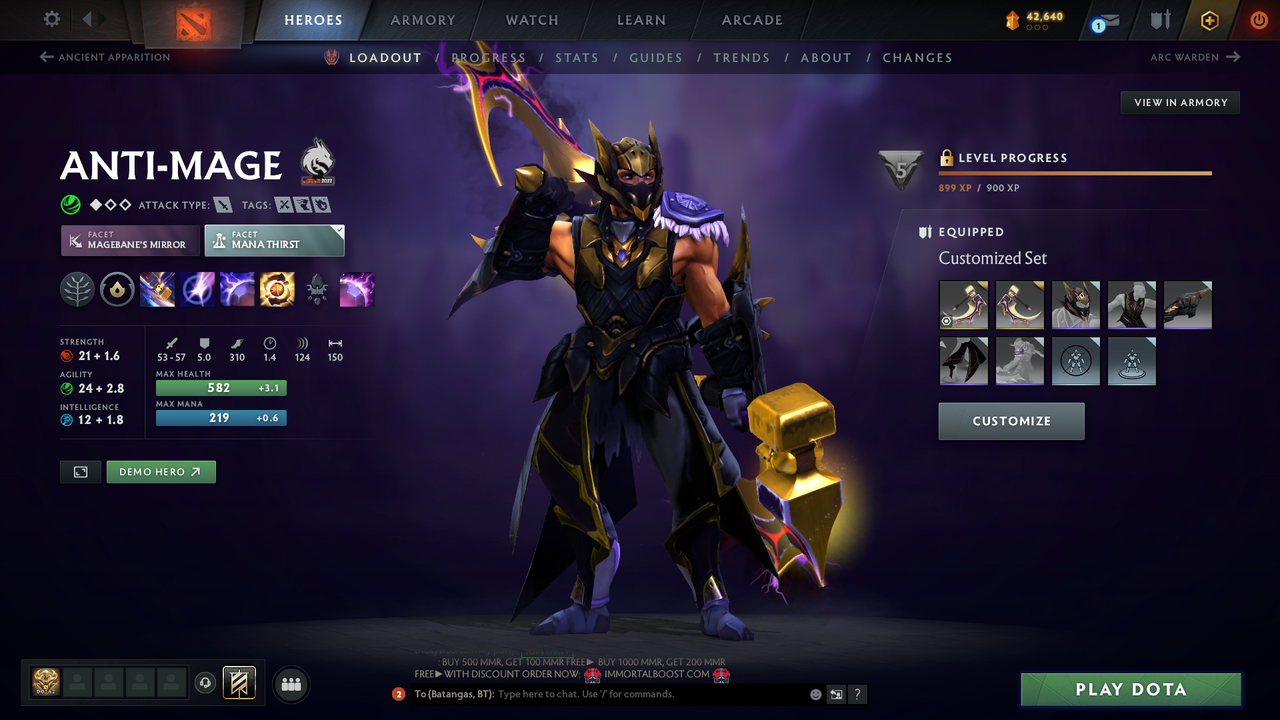Click the Level Progress XP bar
The width and height of the screenshot is (1280, 720).
point(1075,171)
